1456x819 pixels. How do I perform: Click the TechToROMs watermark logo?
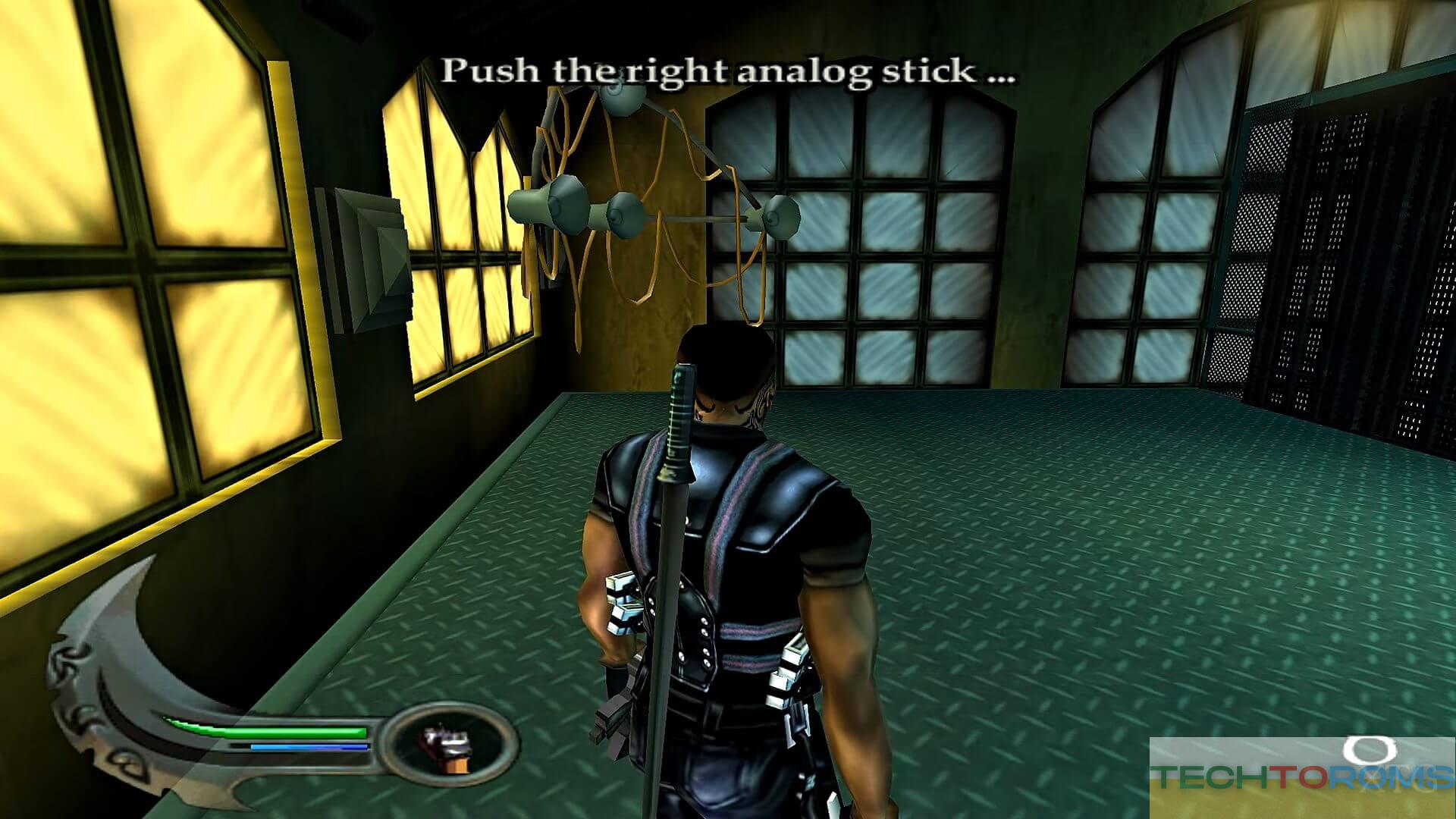1301,777
